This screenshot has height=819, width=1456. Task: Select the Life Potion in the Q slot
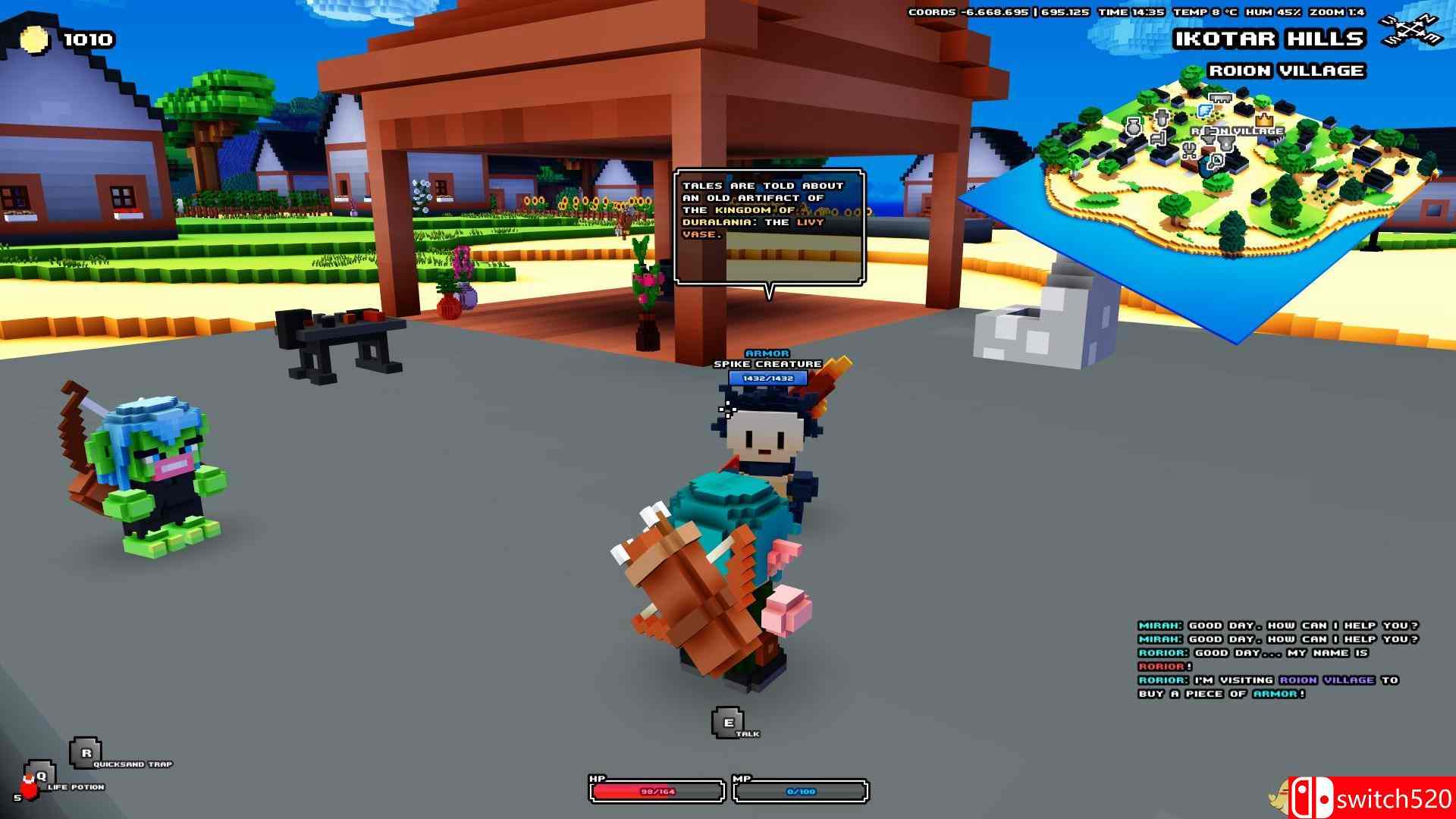42,777
